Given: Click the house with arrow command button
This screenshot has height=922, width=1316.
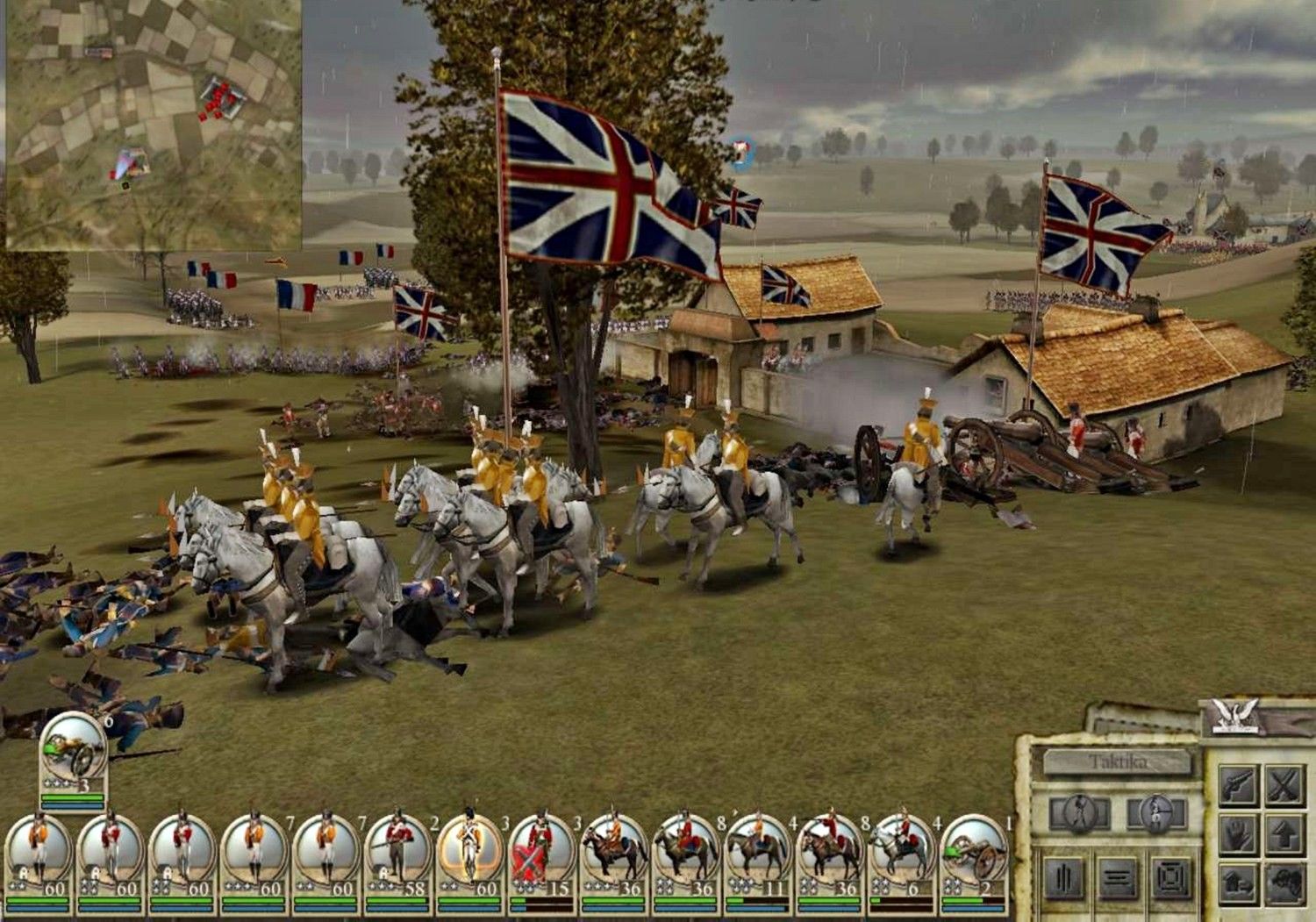Looking at the screenshot, I should click(1238, 883).
